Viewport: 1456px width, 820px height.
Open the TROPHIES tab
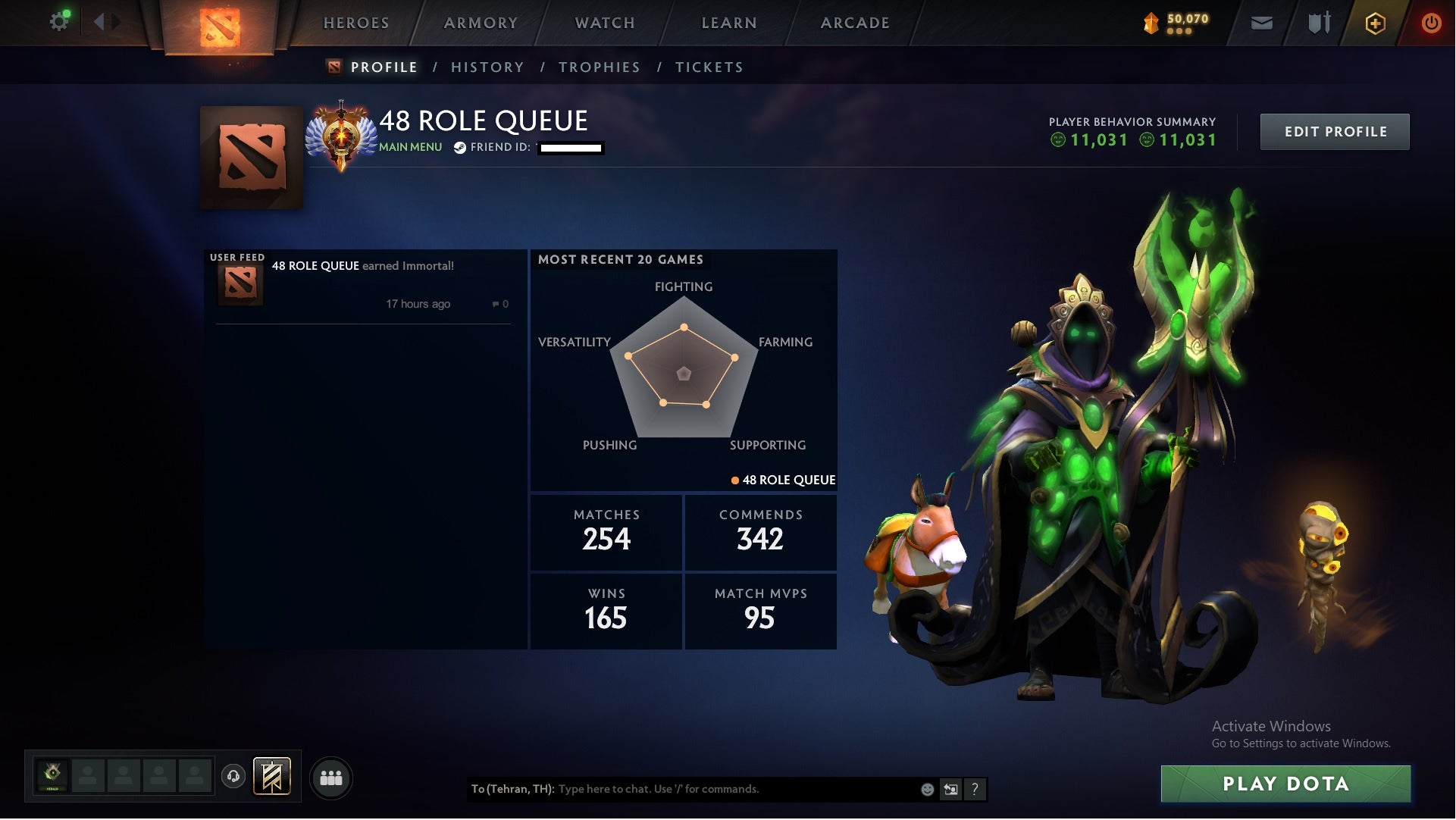pos(599,67)
